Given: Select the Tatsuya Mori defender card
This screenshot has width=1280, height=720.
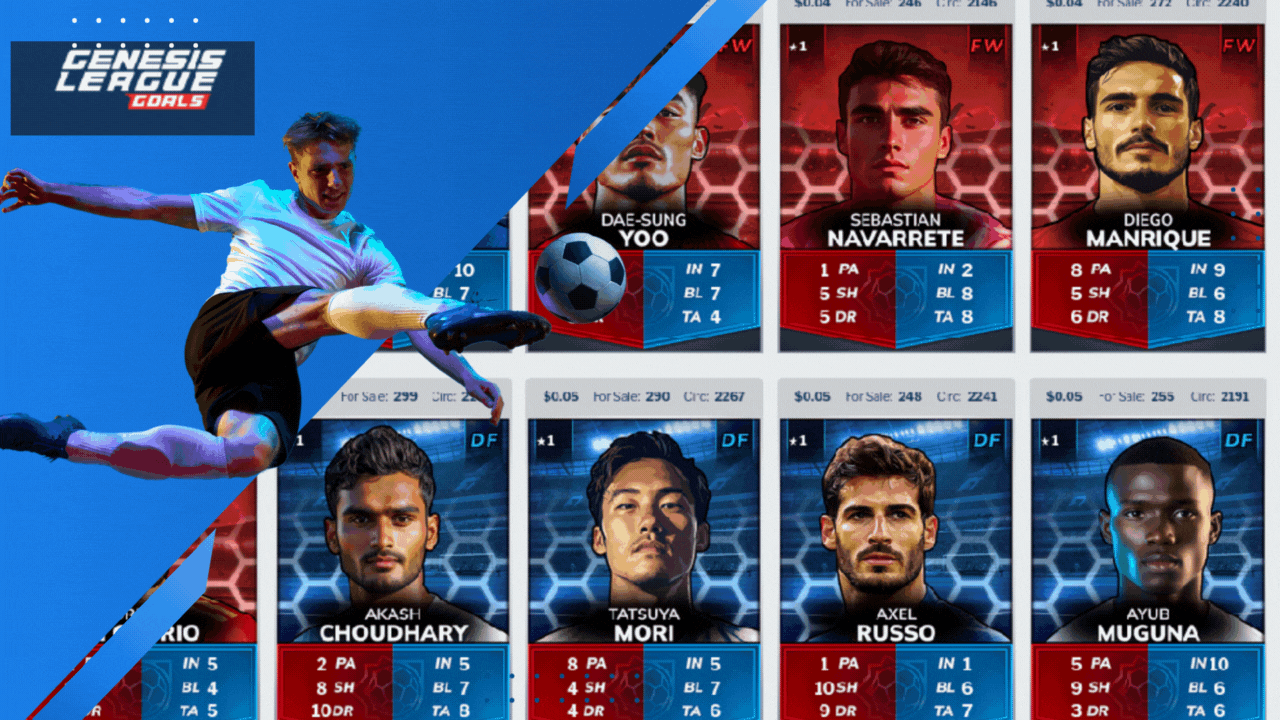Looking at the screenshot, I should [x=644, y=560].
